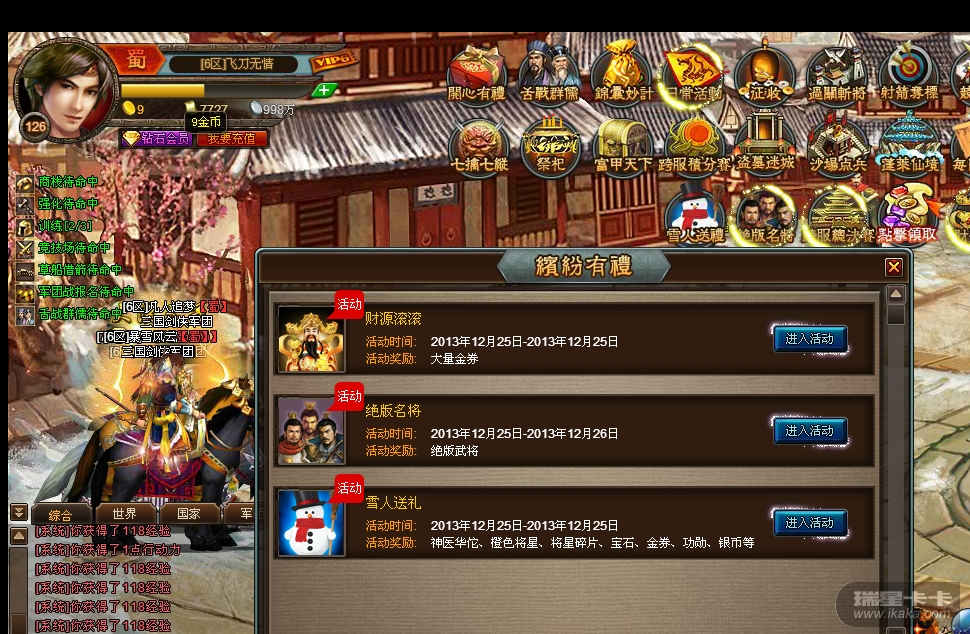970x634 pixels.
Task: Click the green plus button beside the yellow bar
Action: pyautogui.click(x=324, y=90)
